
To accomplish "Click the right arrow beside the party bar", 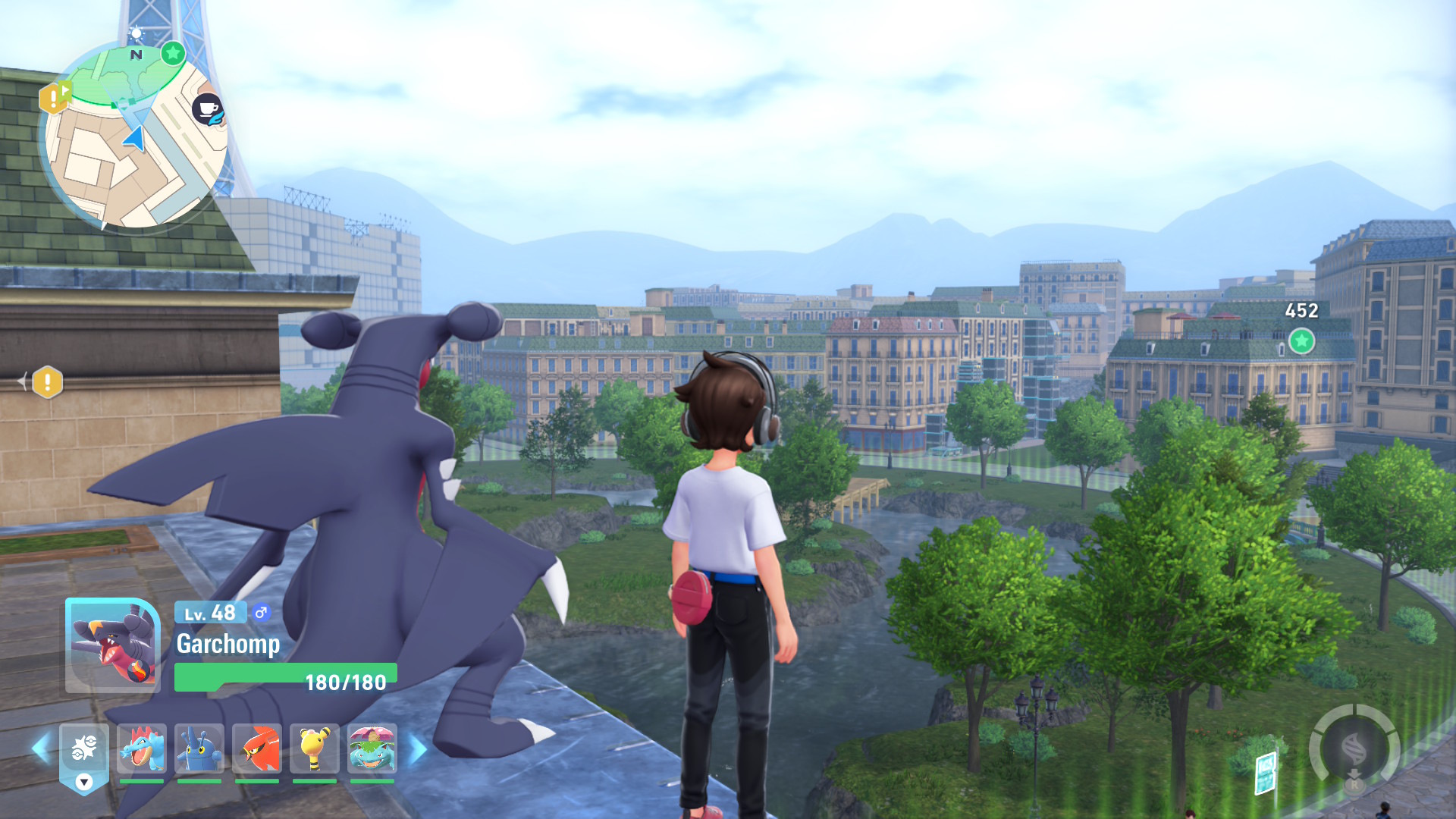I will [x=418, y=748].
